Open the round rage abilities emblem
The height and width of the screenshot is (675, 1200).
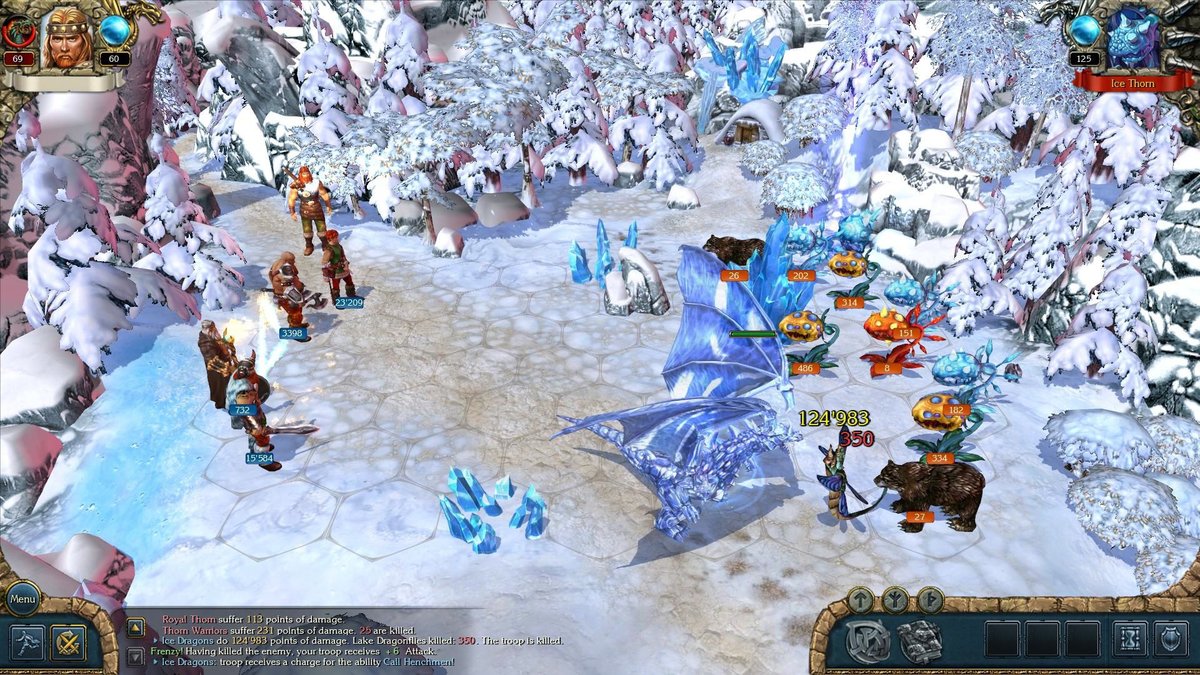(868, 641)
